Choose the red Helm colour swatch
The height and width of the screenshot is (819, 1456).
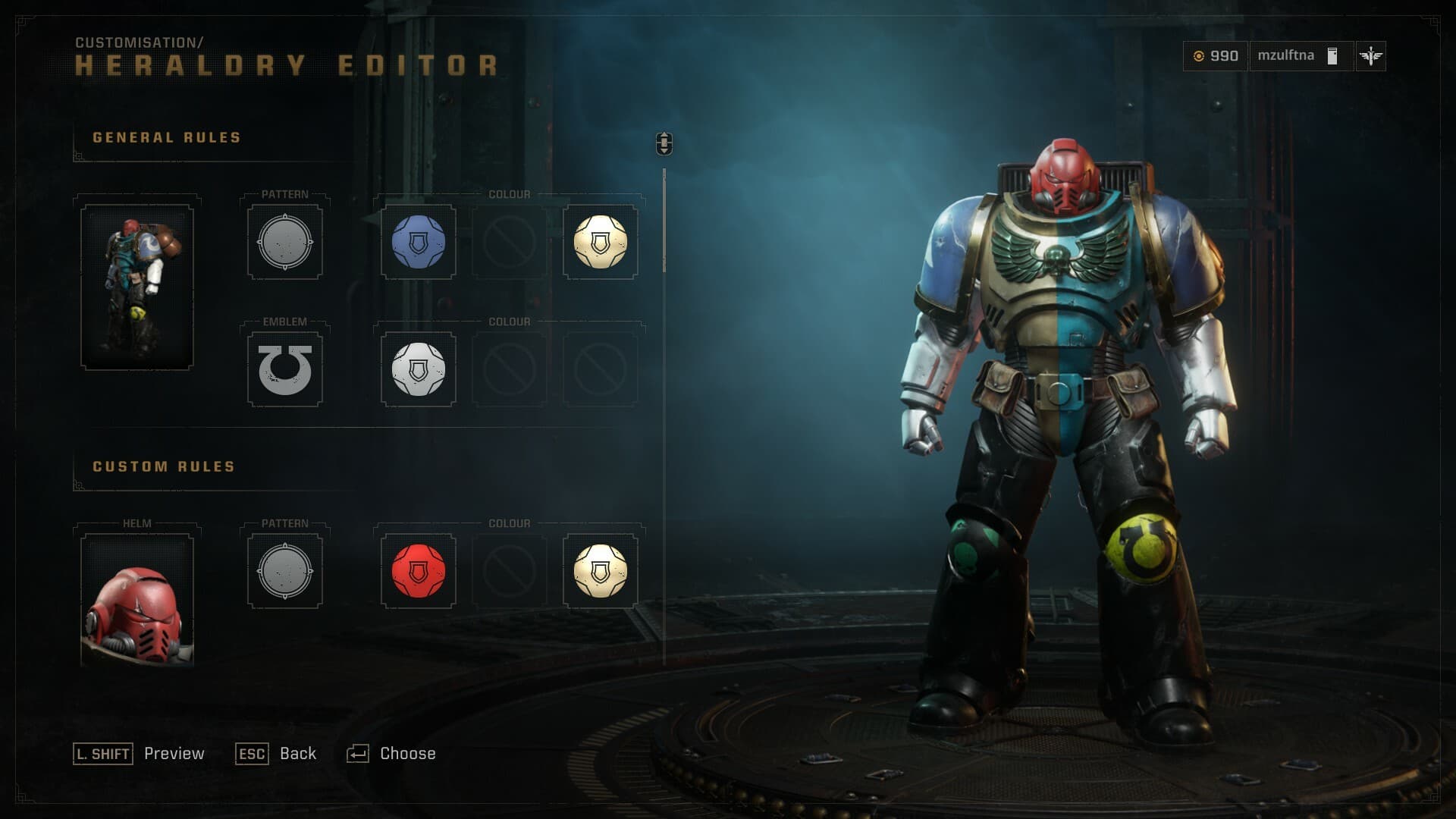(418, 572)
